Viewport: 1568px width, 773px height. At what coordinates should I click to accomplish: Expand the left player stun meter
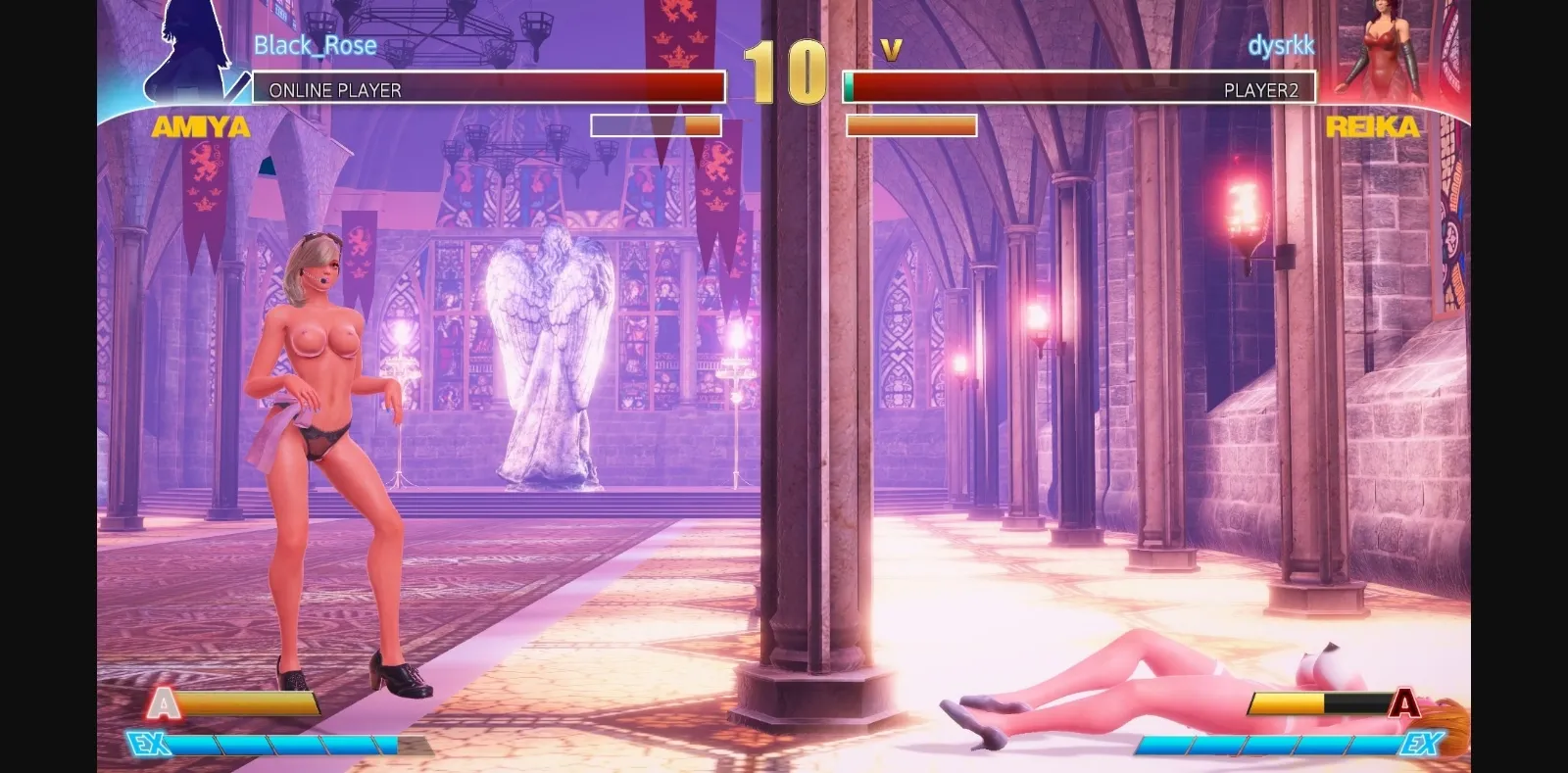[x=655, y=126]
